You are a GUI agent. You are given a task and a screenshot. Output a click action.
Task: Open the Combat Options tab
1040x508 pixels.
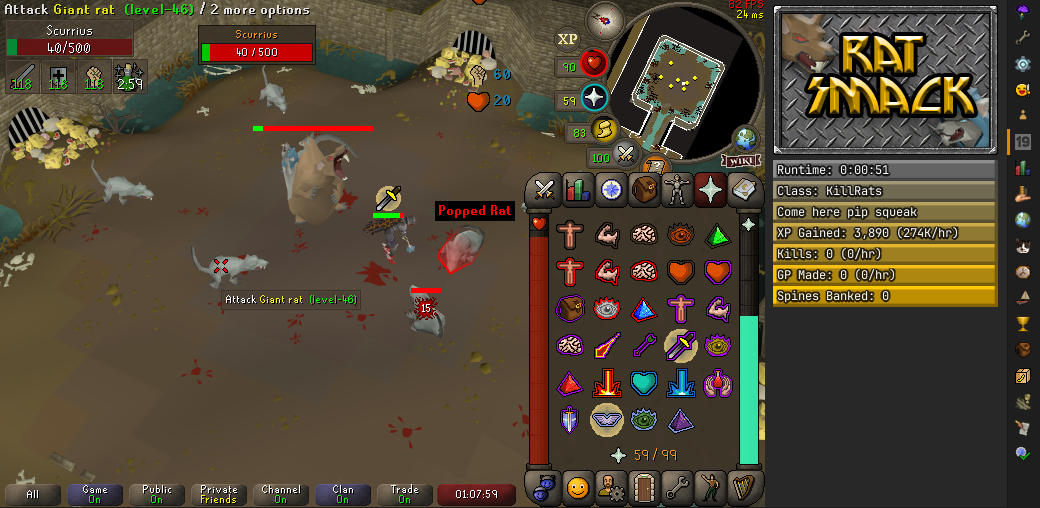tap(545, 188)
